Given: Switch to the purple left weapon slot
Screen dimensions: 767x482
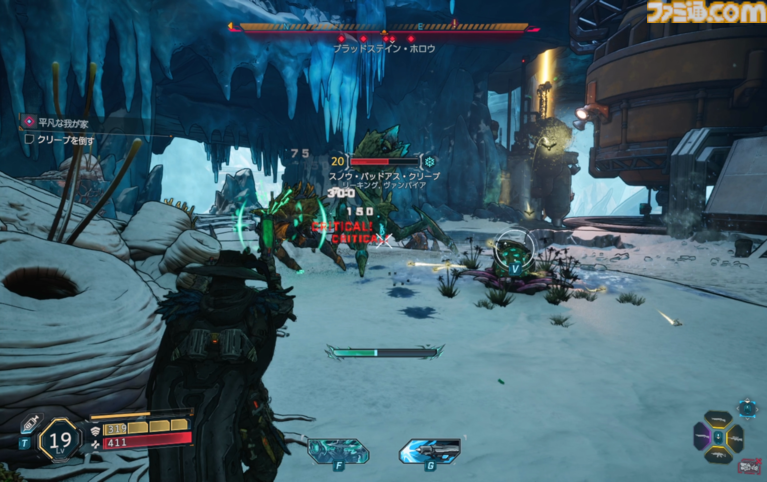Looking at the screenshot, I should click(x=703, y=437).
